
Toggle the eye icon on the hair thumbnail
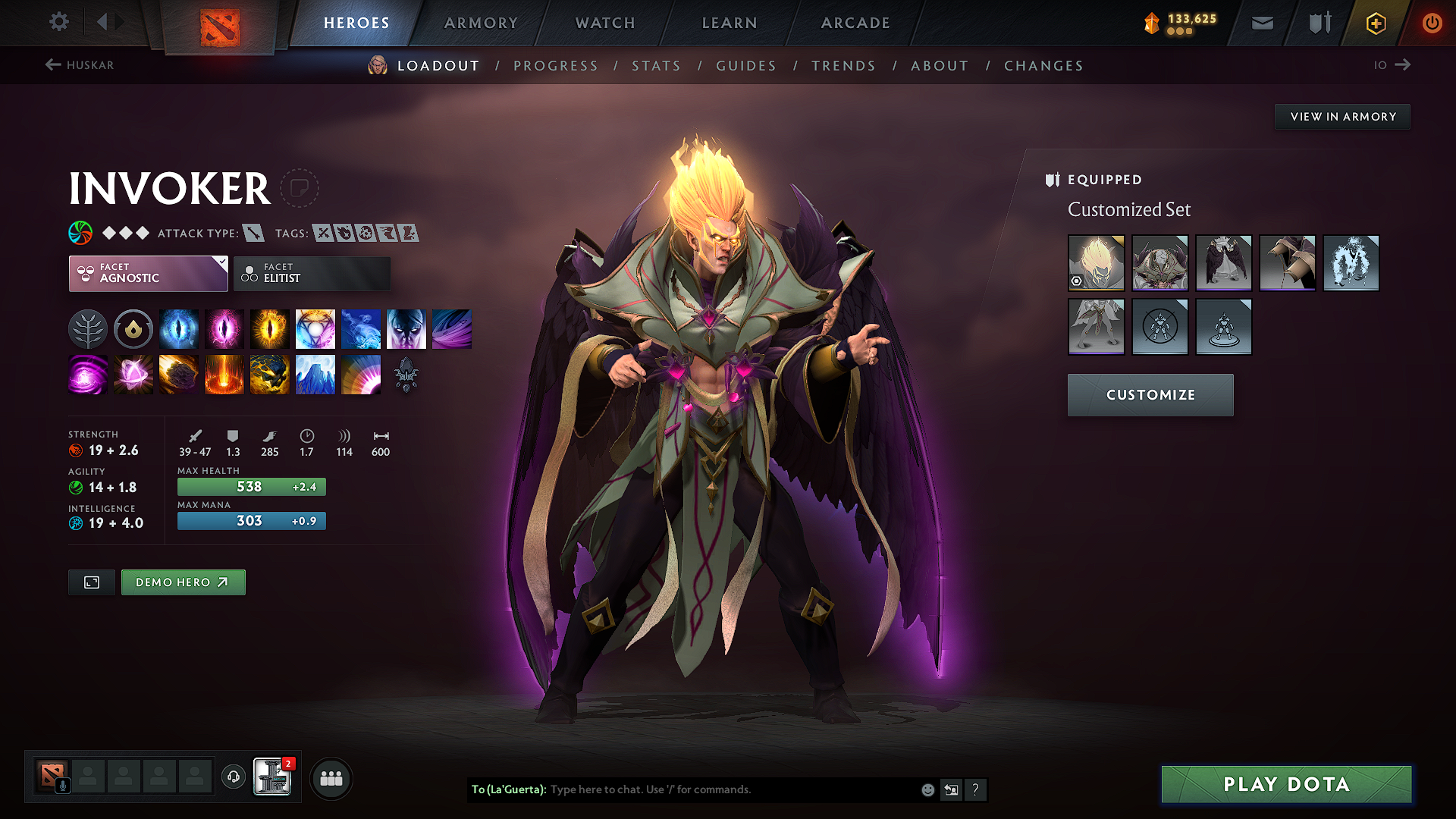coord(1078,282)
